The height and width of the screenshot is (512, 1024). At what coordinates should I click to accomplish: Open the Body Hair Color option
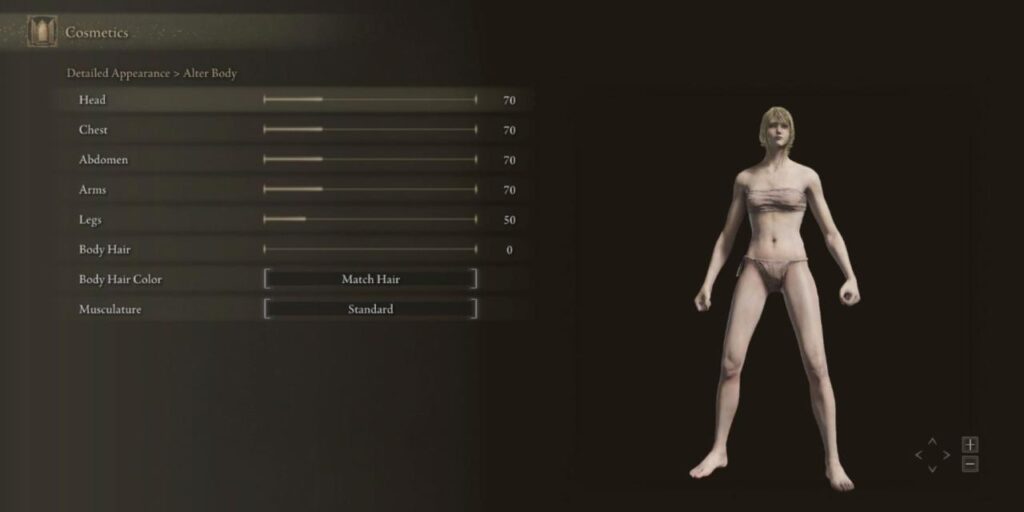[x=370, y=280]
